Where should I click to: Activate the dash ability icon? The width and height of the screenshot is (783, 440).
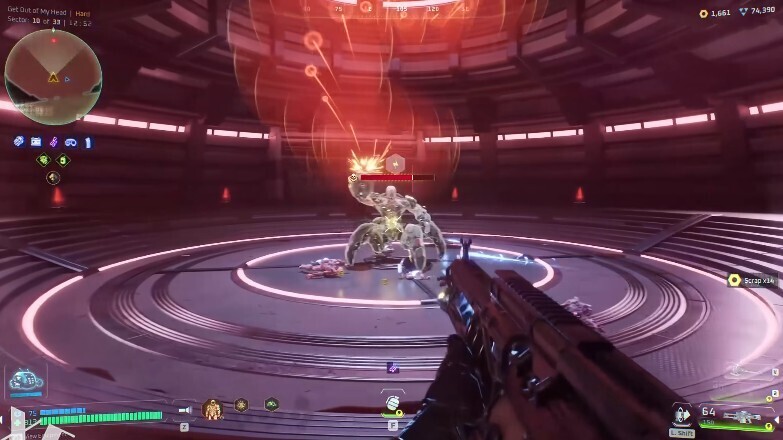683,413
